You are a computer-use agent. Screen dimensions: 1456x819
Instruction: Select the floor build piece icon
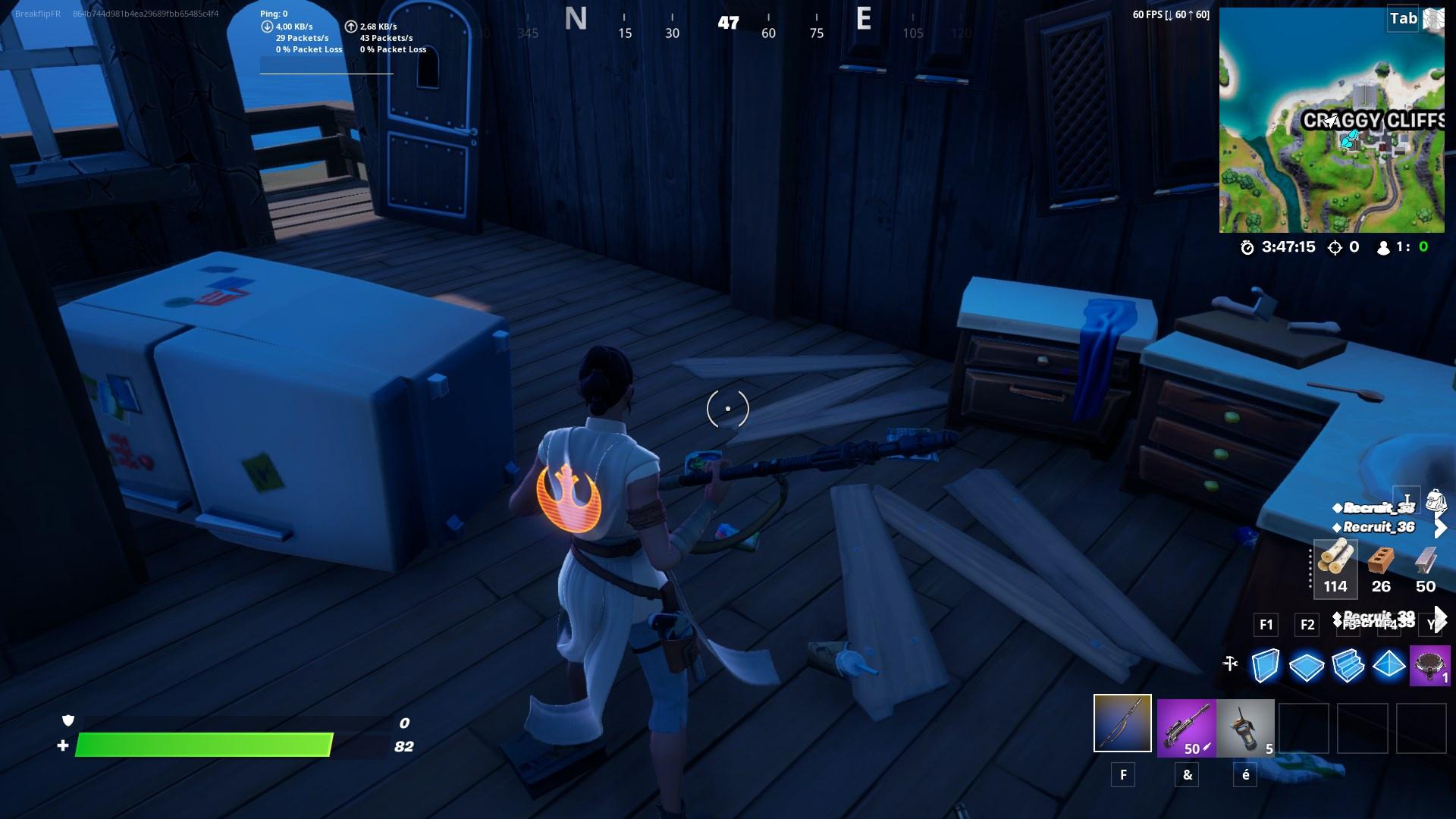(x=1307, y=667)
